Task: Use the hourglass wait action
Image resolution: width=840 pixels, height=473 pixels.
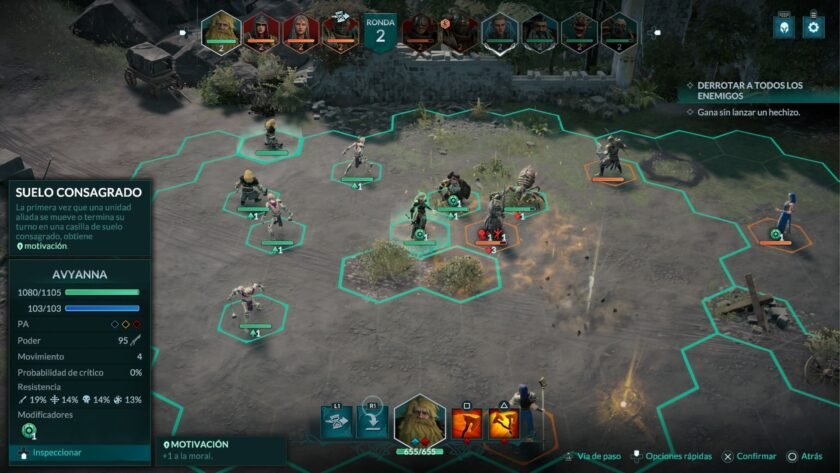Action: pos(336,423)
